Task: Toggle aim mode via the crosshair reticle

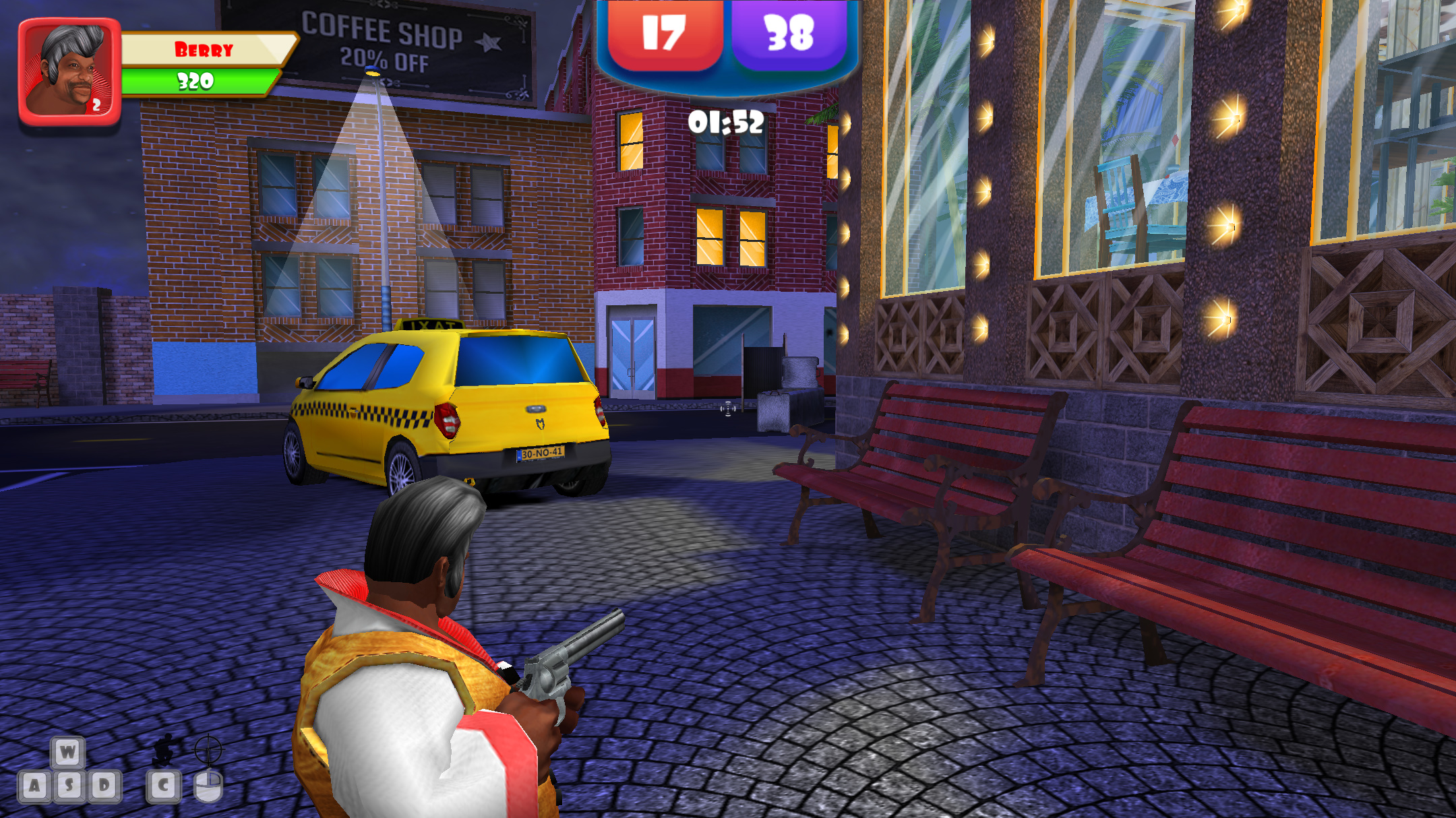Action: pyautogui.click(x=208, y=749)
